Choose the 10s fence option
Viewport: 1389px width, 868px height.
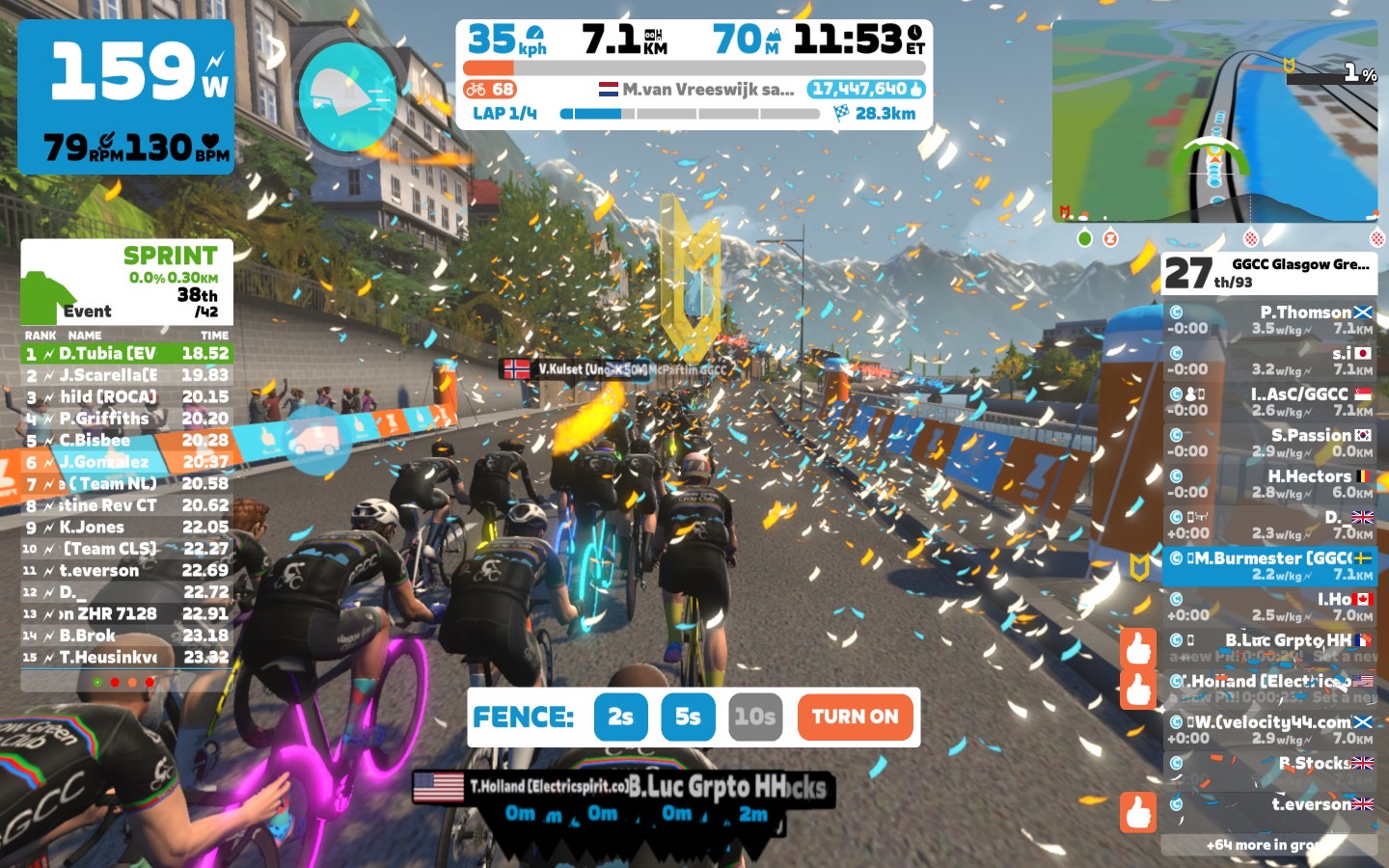point(754,717)
